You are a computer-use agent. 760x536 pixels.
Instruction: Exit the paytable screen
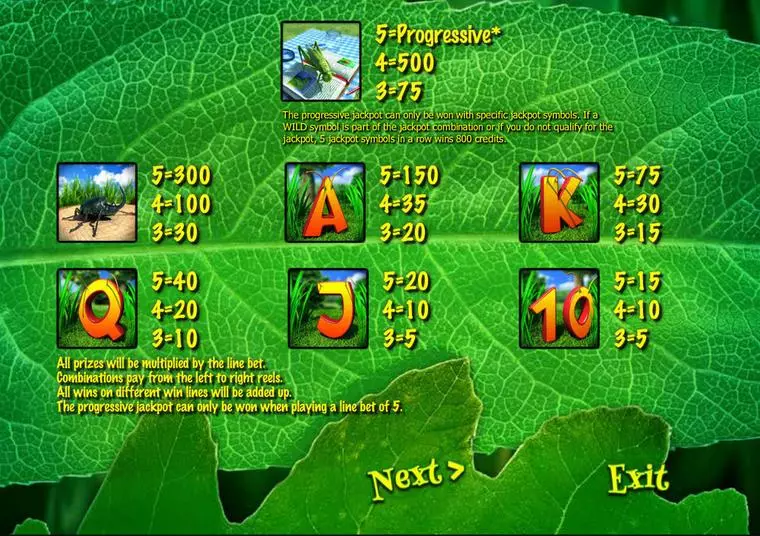pos(638,478)
